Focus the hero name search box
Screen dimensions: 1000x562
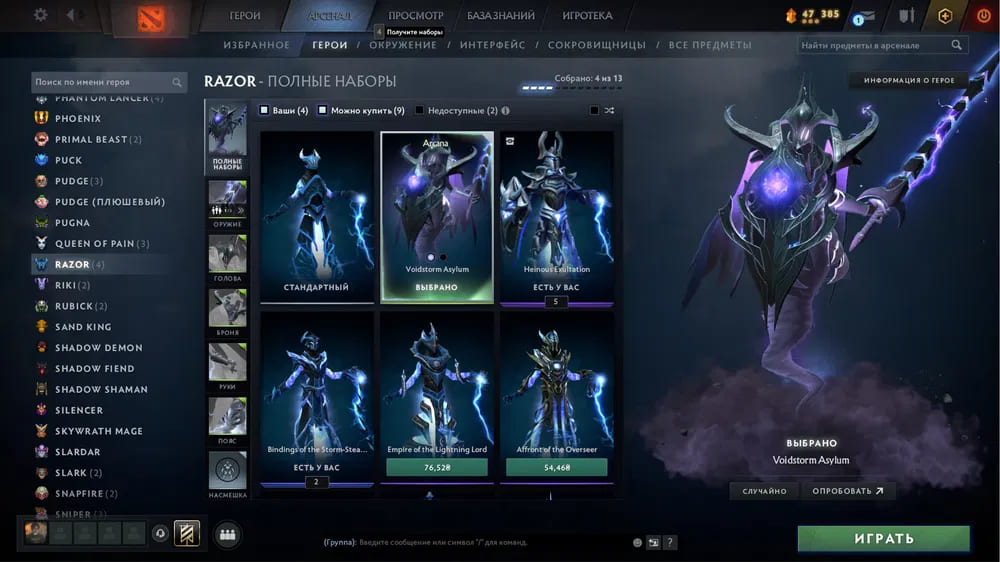pos(102,82)
